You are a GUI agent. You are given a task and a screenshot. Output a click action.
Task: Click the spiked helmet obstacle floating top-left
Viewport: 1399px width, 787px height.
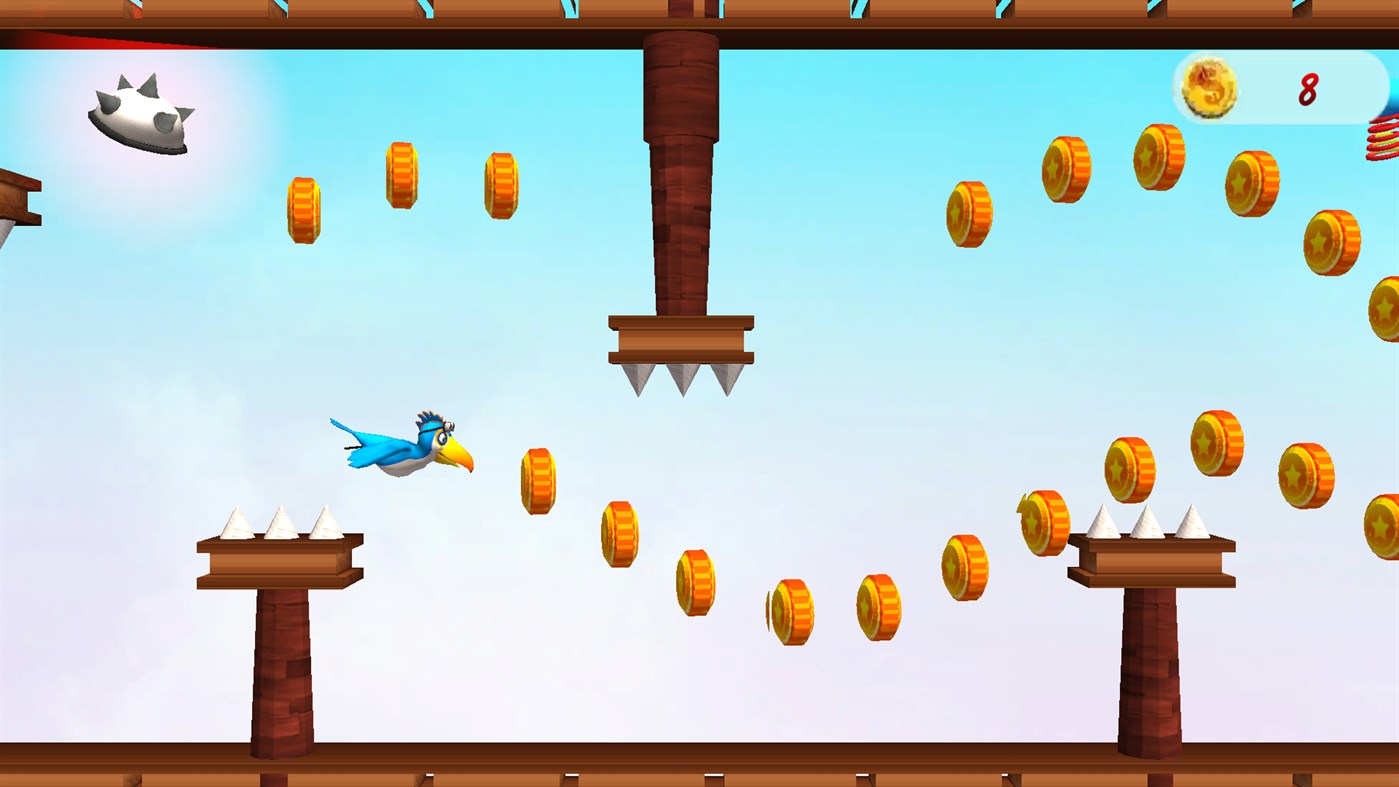[140, 115]
